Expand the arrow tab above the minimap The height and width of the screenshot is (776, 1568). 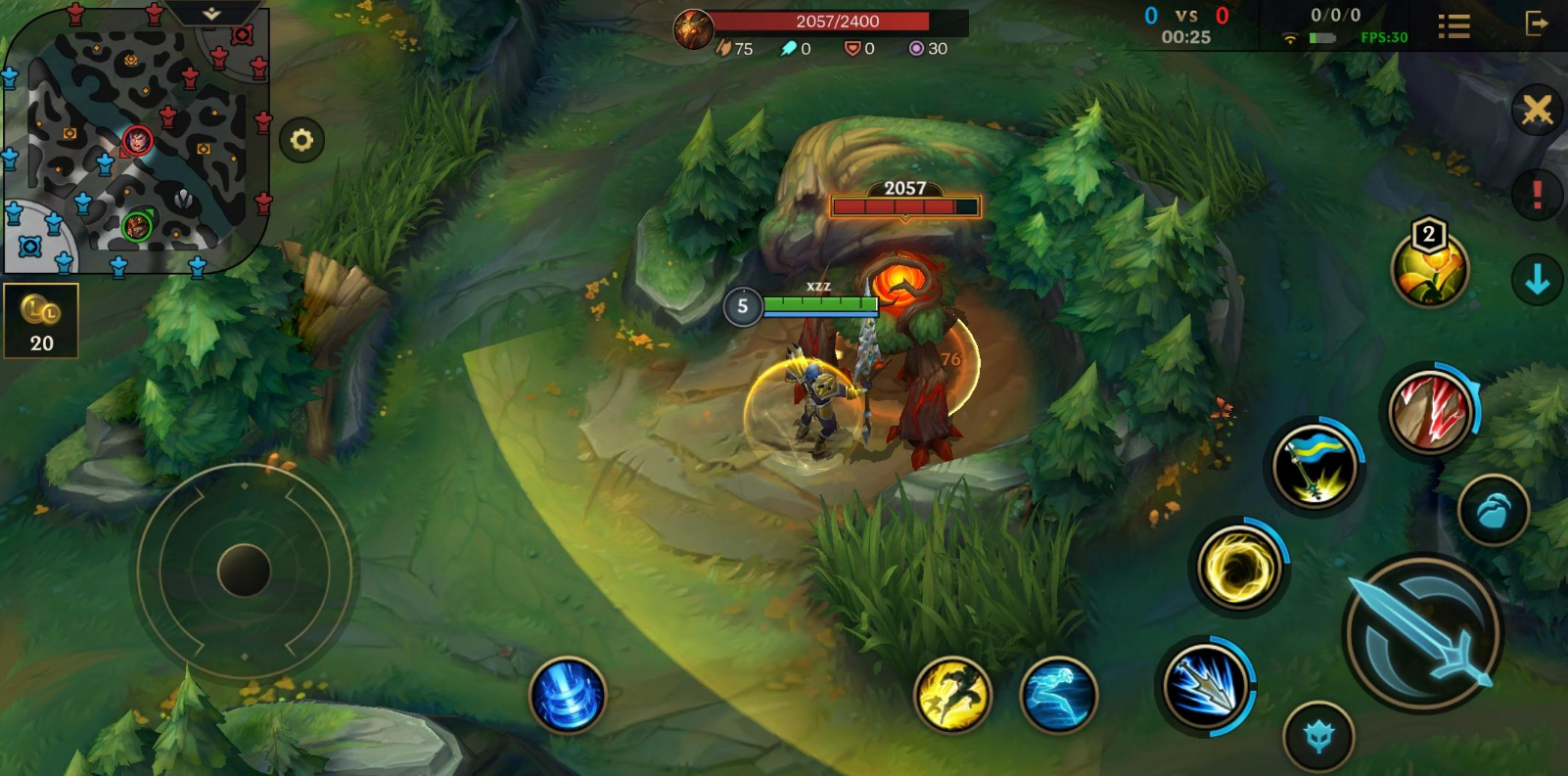(211, 14)
